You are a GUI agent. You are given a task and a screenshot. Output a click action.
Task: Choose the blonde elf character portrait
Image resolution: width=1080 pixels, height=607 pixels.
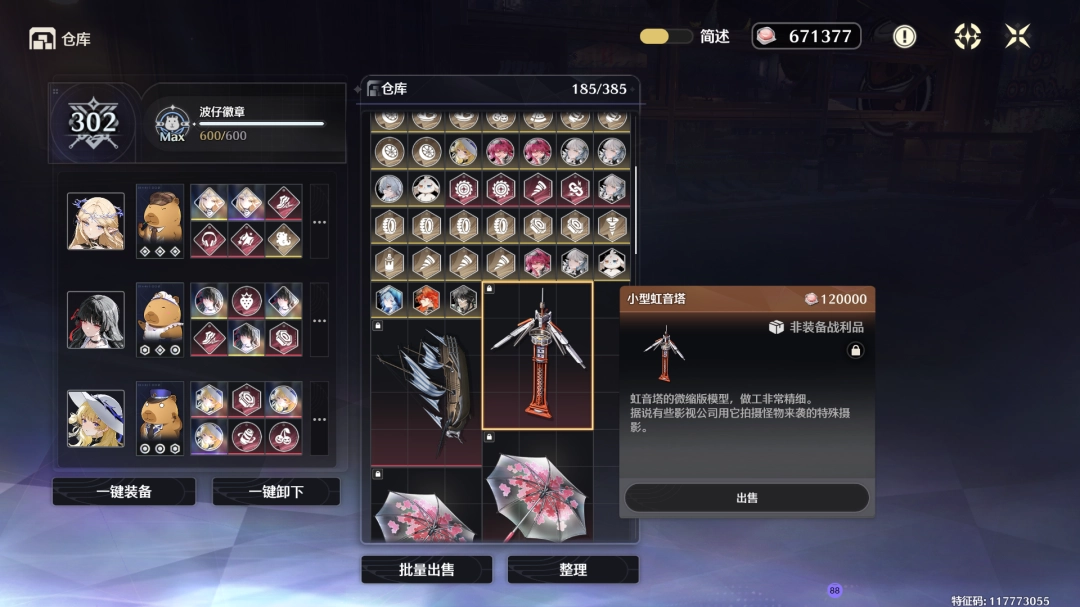96,221
